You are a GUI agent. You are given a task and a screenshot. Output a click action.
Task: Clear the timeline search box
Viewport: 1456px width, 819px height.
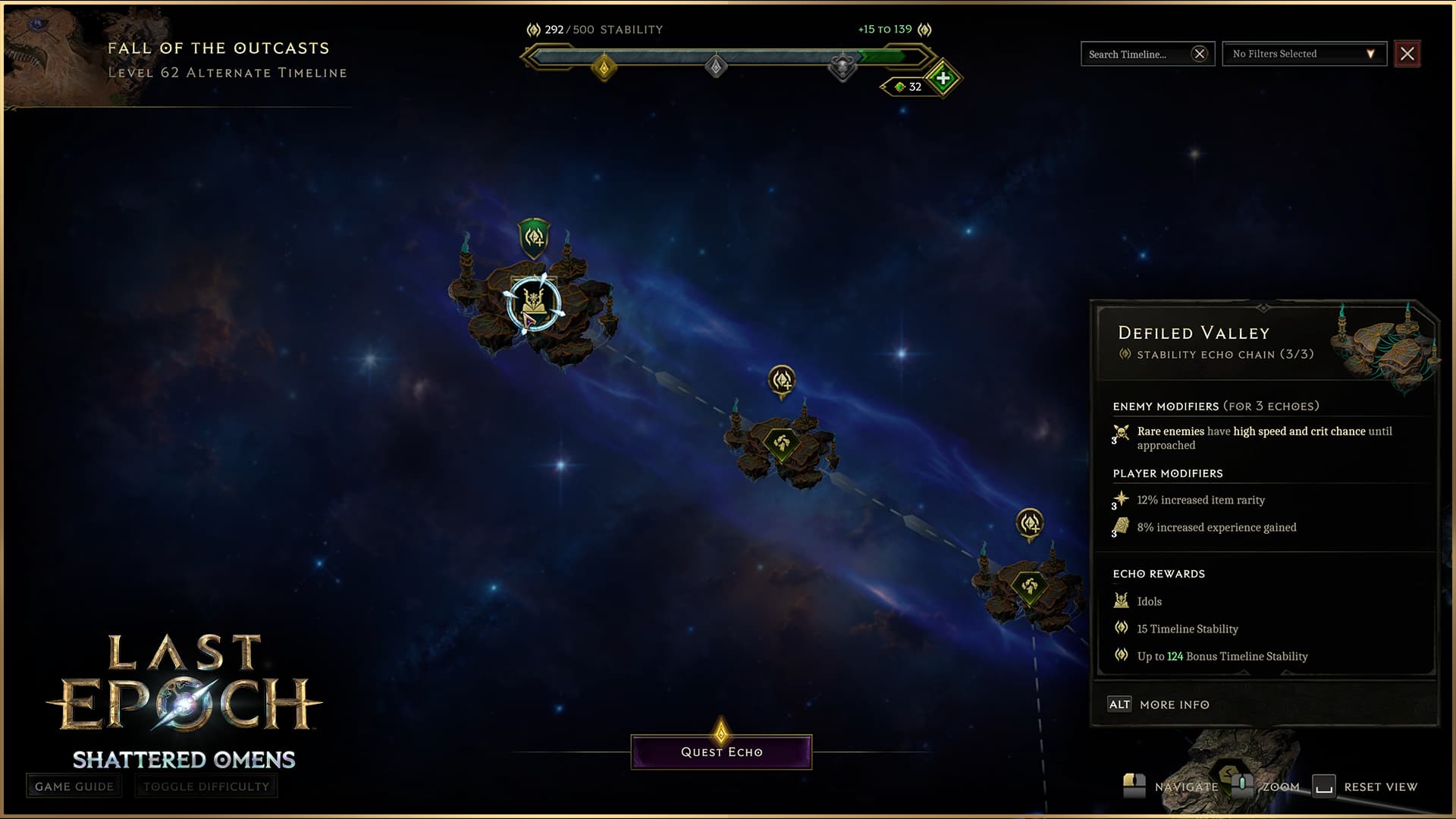(x=1199, y=54)
